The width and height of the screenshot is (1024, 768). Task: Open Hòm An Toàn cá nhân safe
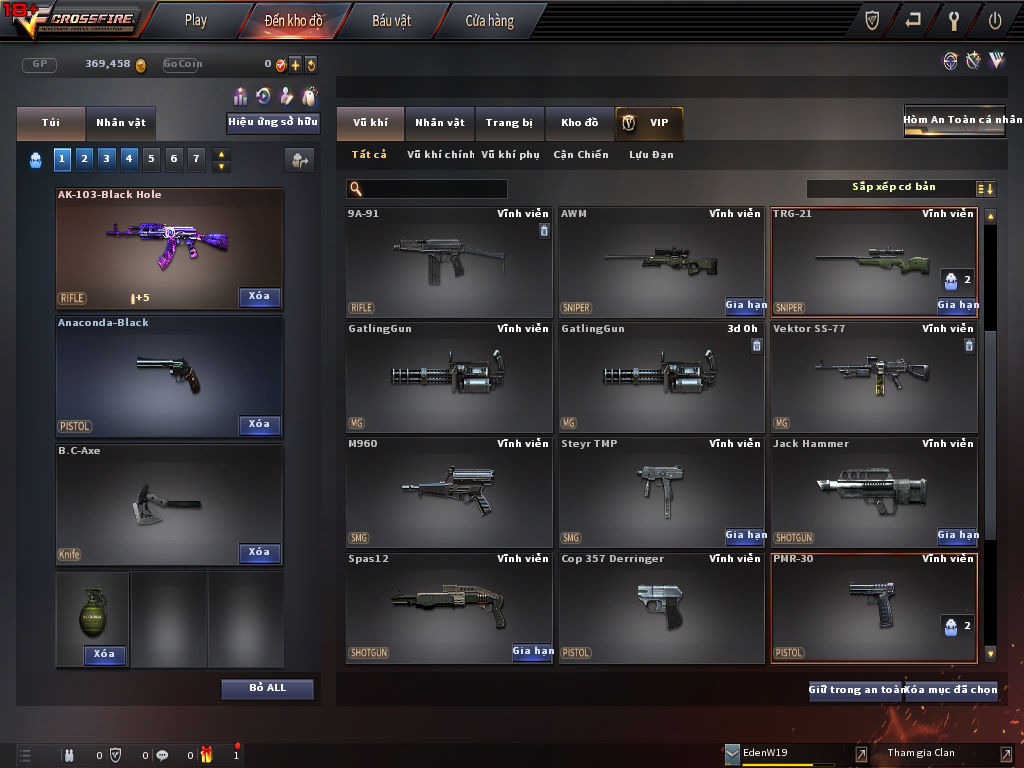click(954, 120)
